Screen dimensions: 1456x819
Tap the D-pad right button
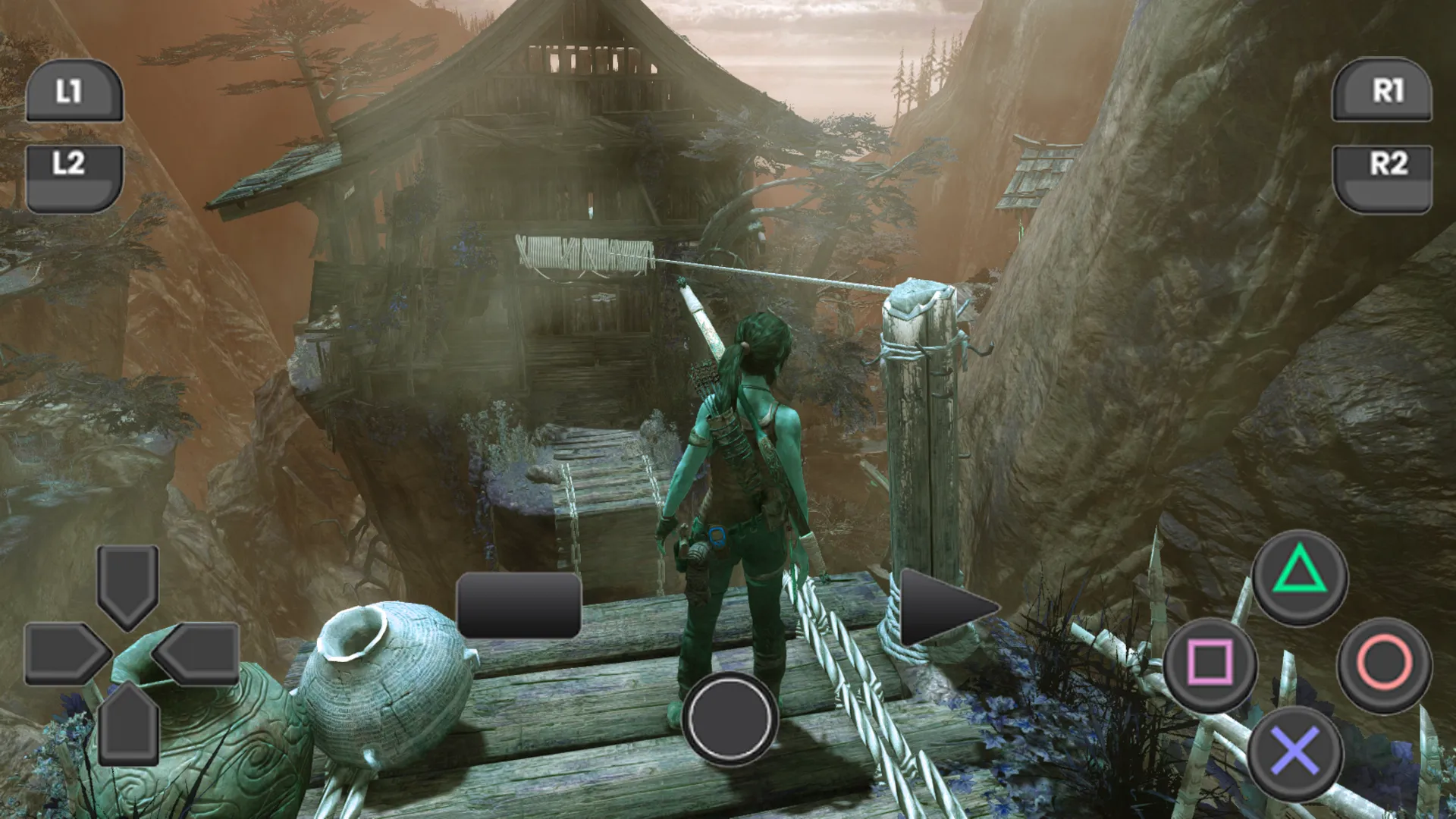point(199,654)
